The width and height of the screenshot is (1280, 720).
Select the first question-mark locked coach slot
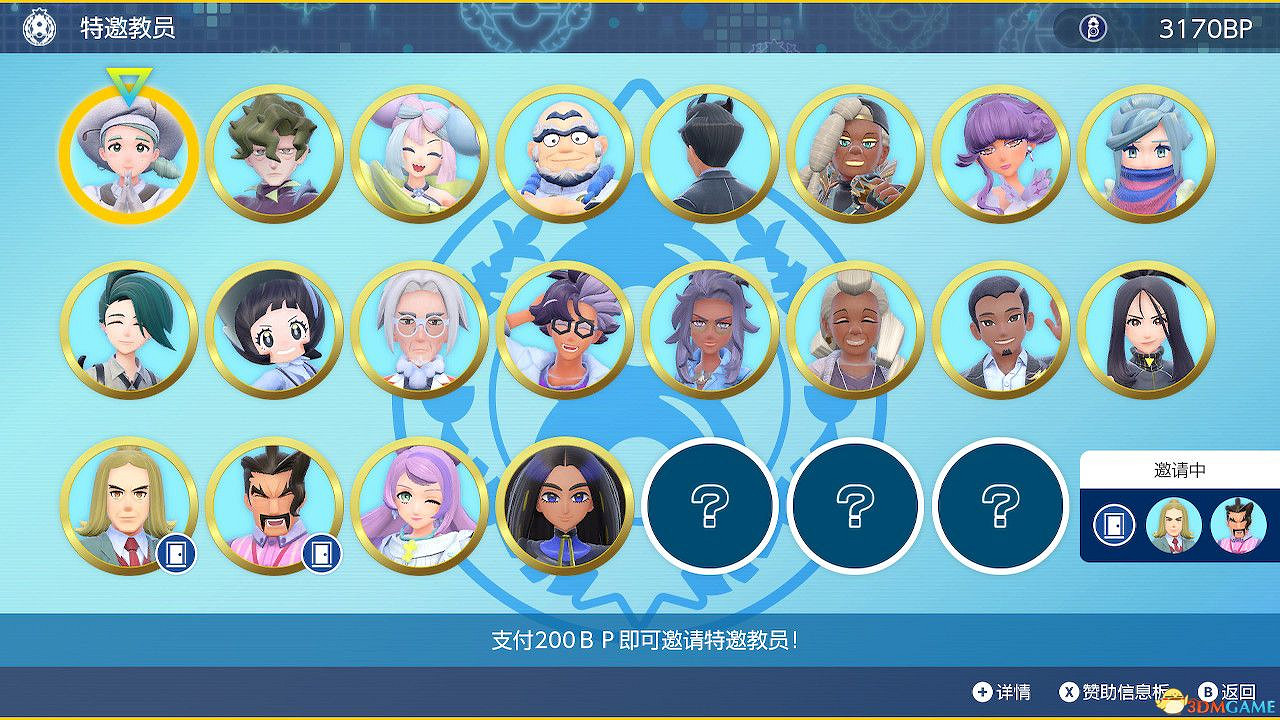(x=710, y=508)
